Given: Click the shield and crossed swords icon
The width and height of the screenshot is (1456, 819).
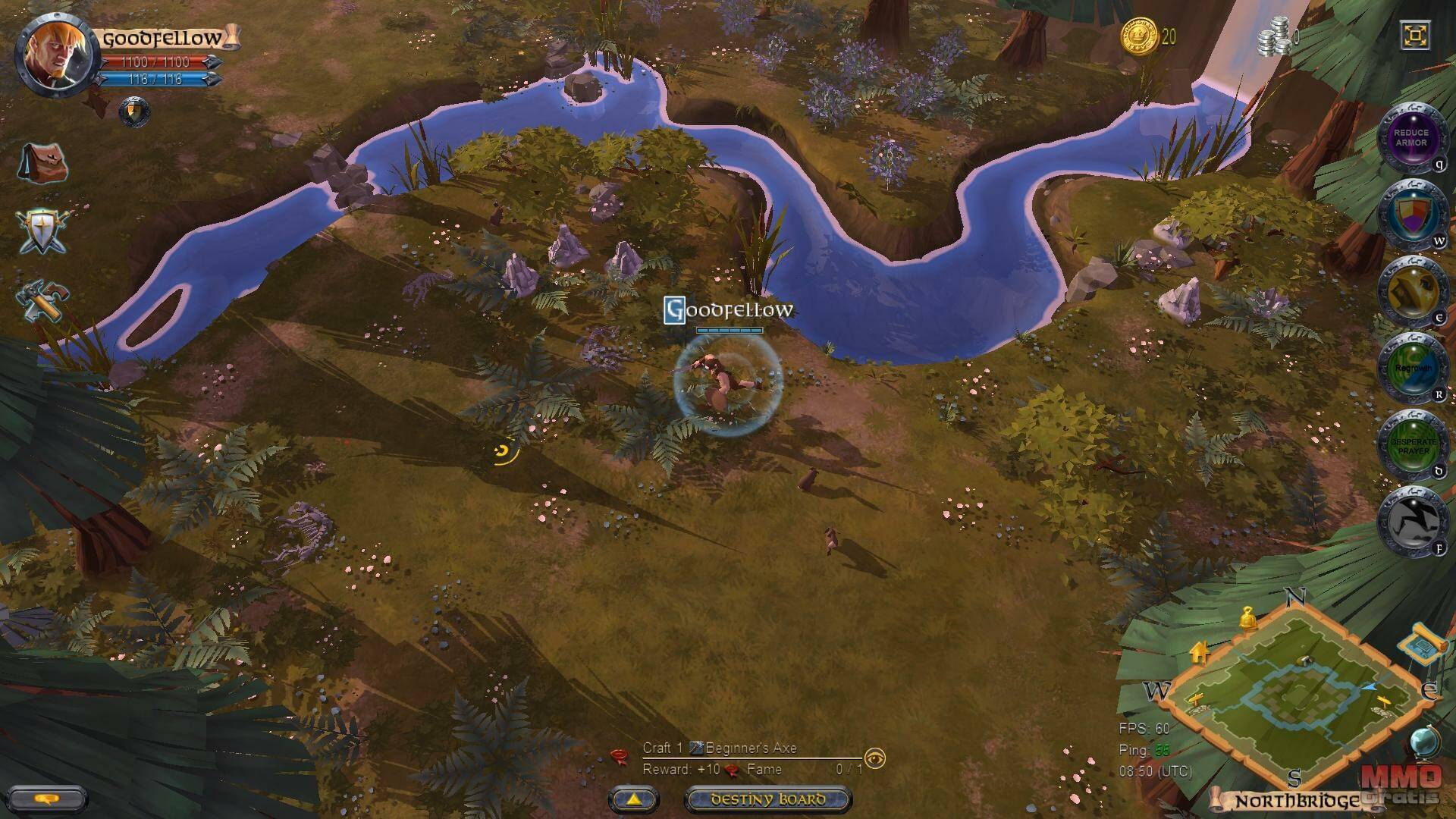Looking at the screenshot, I should (x=43, y=231).
